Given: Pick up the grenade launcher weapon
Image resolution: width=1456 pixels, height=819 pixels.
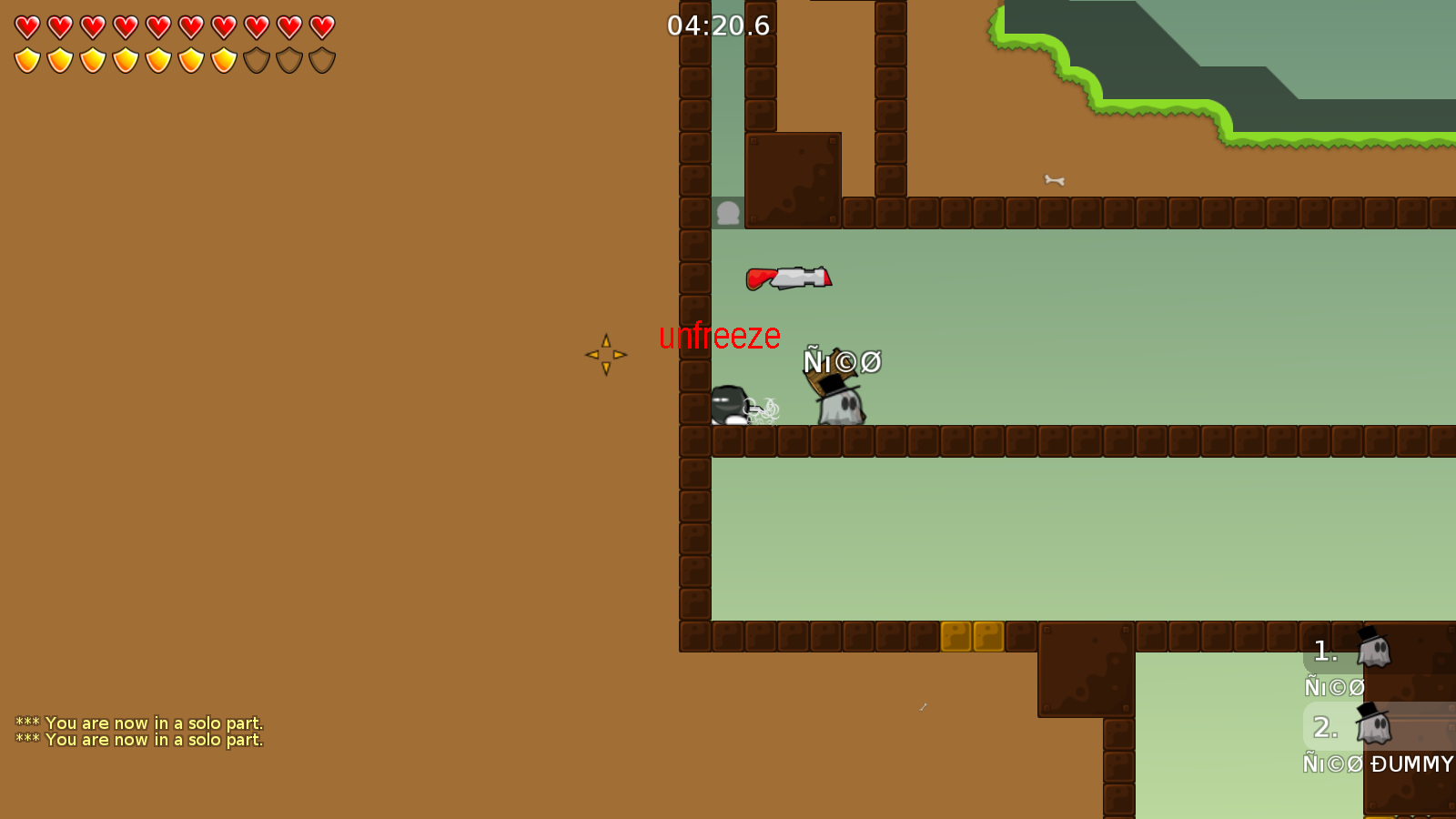Looking at the screenshot, I should click(790, 278).
